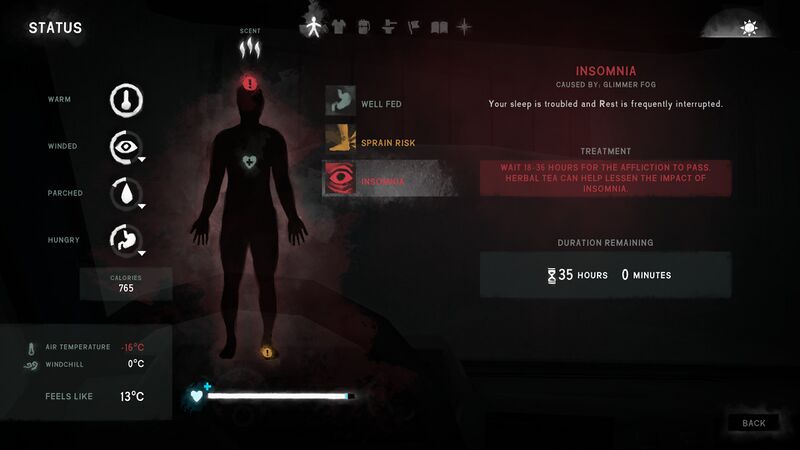Click the Scent indicator icon
Image resolution: width=800 pixels, height=450 pixels.
[x=249, y=46]
